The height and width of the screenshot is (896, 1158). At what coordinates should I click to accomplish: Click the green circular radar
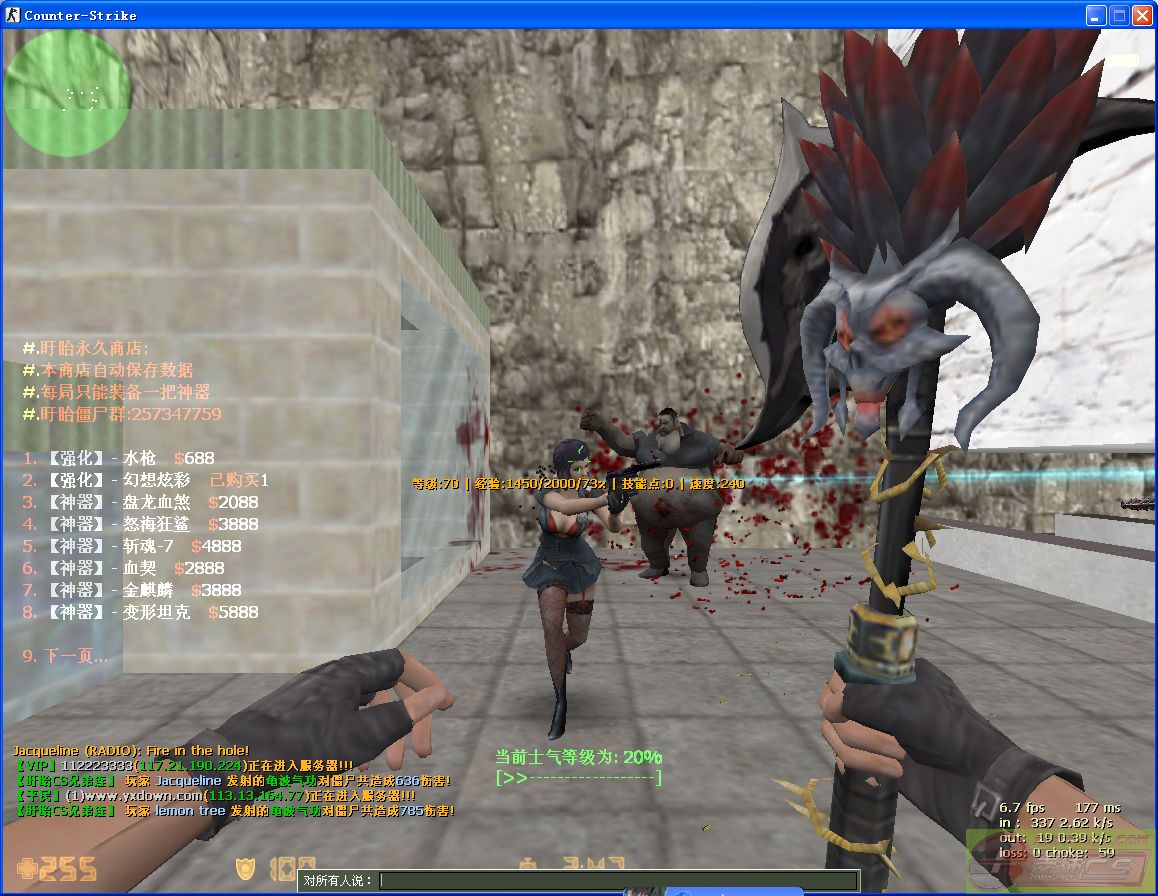(x=68, y=96)
